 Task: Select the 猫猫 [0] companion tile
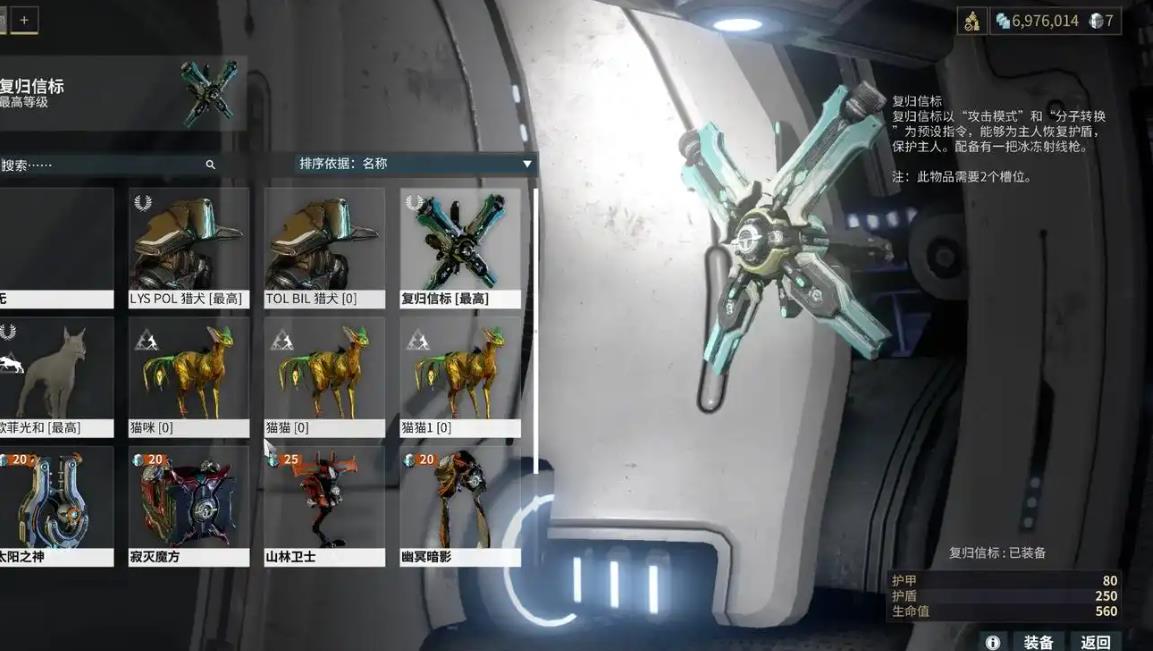[x=324, y=377]
